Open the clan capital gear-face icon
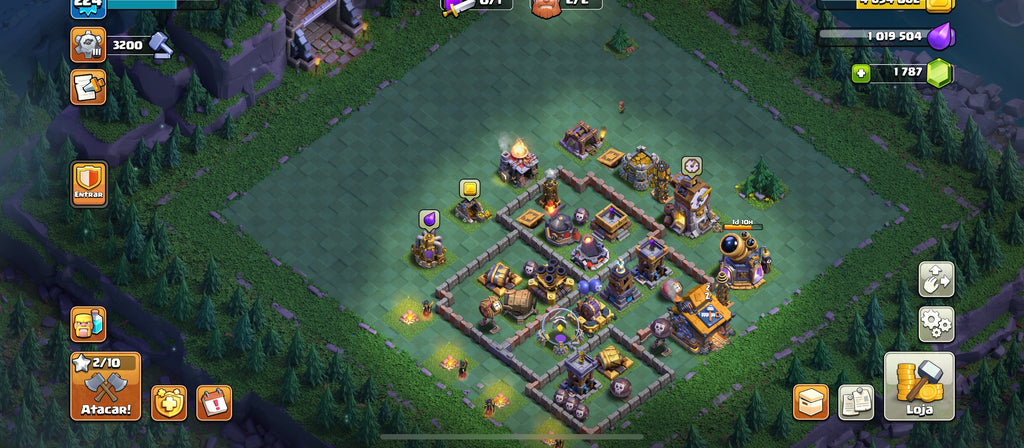This screenshot has width=1024, height=448. tap(88, 44)
